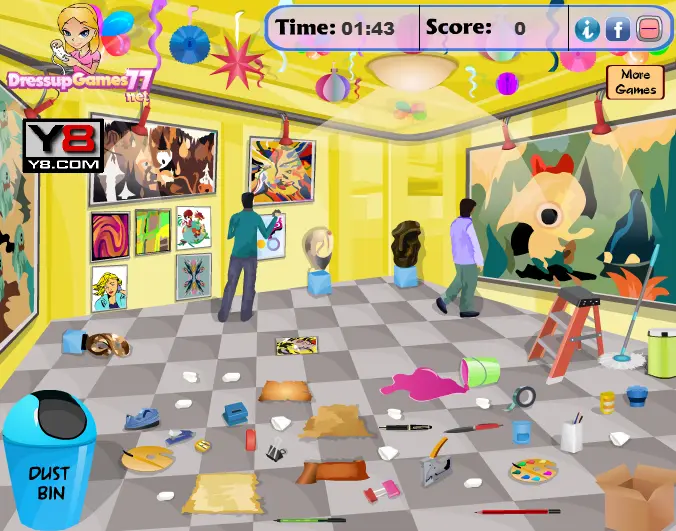The height and width of the screenshot is (531, 676).
Task: Click the Facebook share icon
Action: pos(618,29)
